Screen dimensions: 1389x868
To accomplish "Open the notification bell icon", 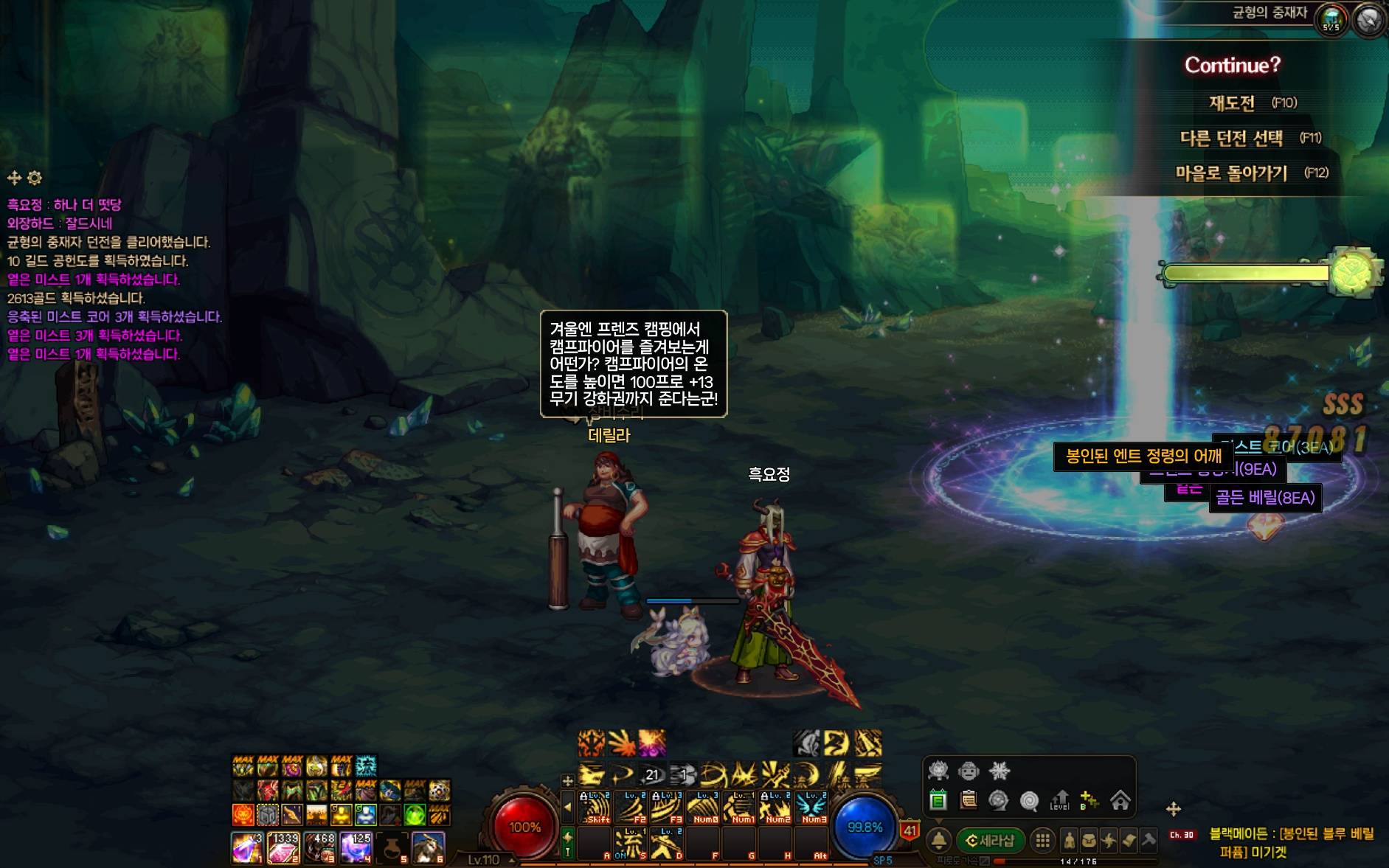I will [x=938, y=841].
